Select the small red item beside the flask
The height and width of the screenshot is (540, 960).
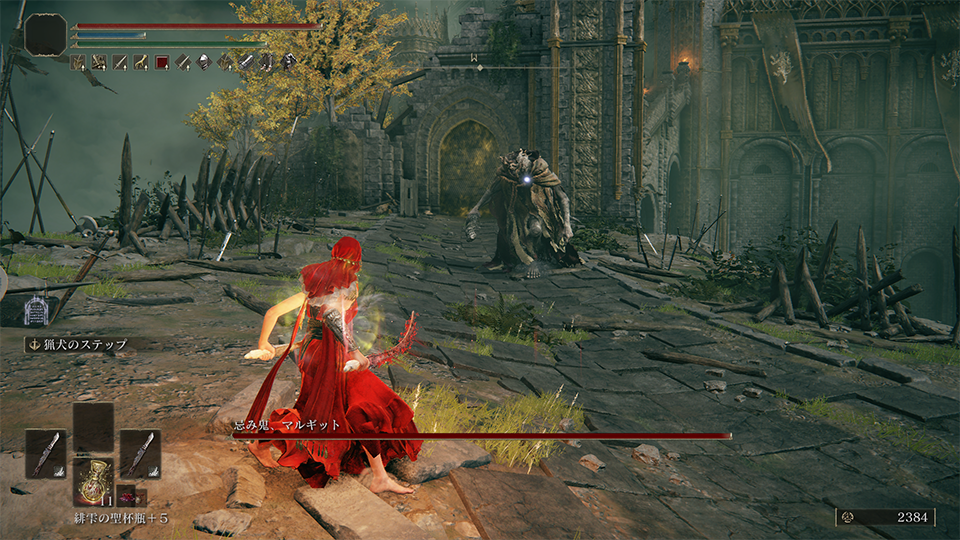(127, 495)
